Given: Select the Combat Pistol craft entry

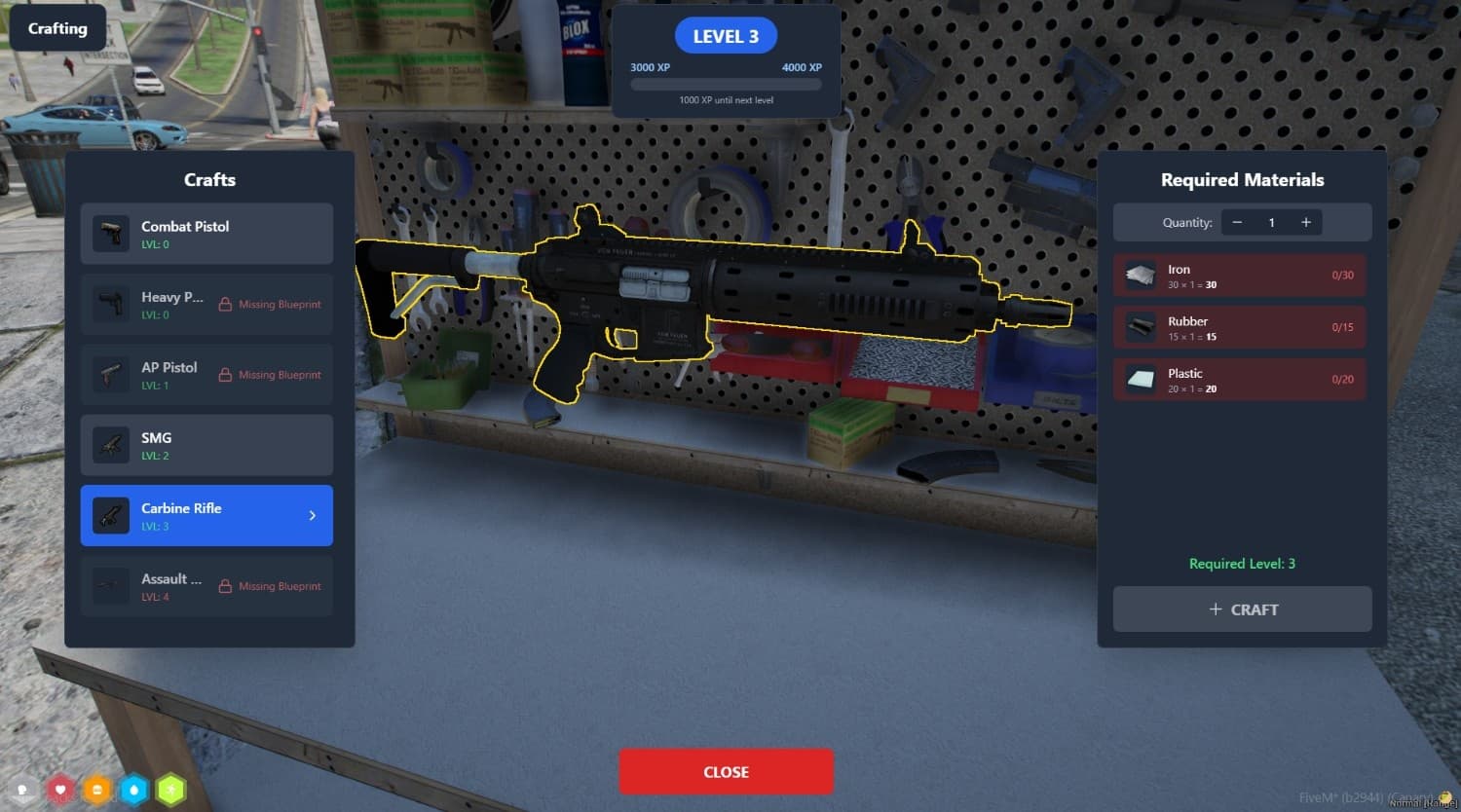Looking at the screenshot, I should pyautogui.click(x=206, y=234).
